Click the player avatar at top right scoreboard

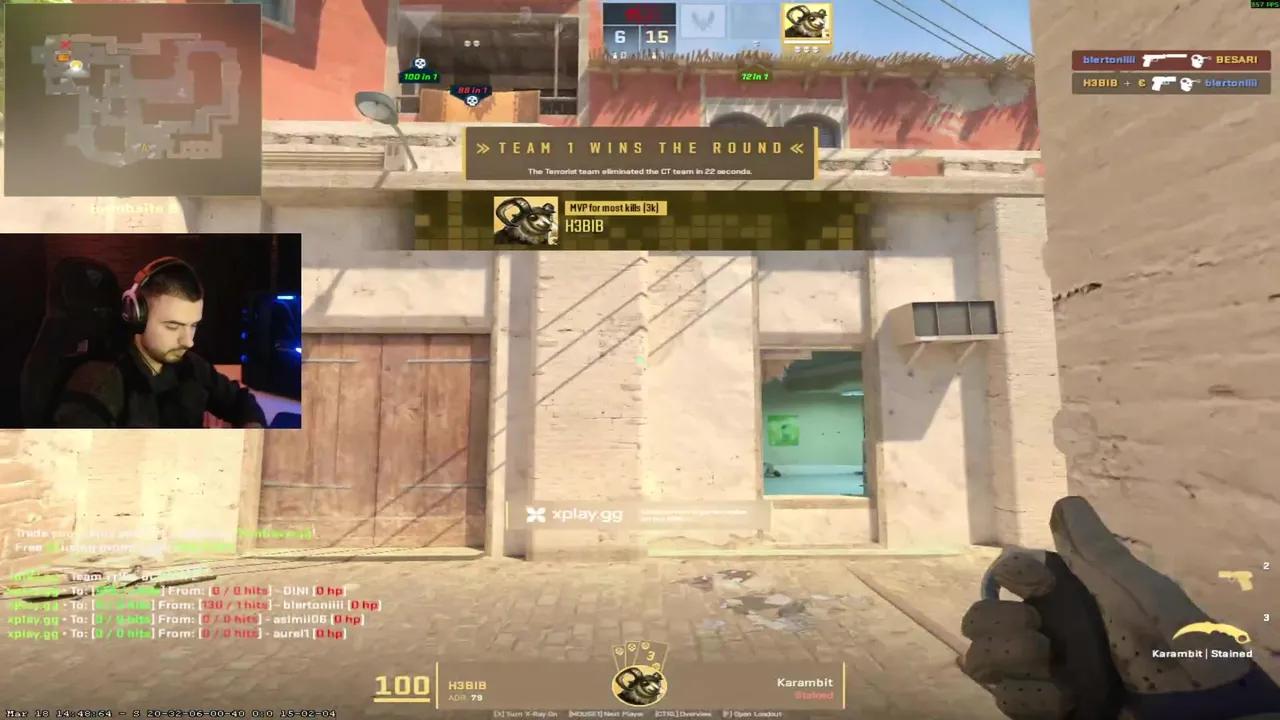click(806, 20)
